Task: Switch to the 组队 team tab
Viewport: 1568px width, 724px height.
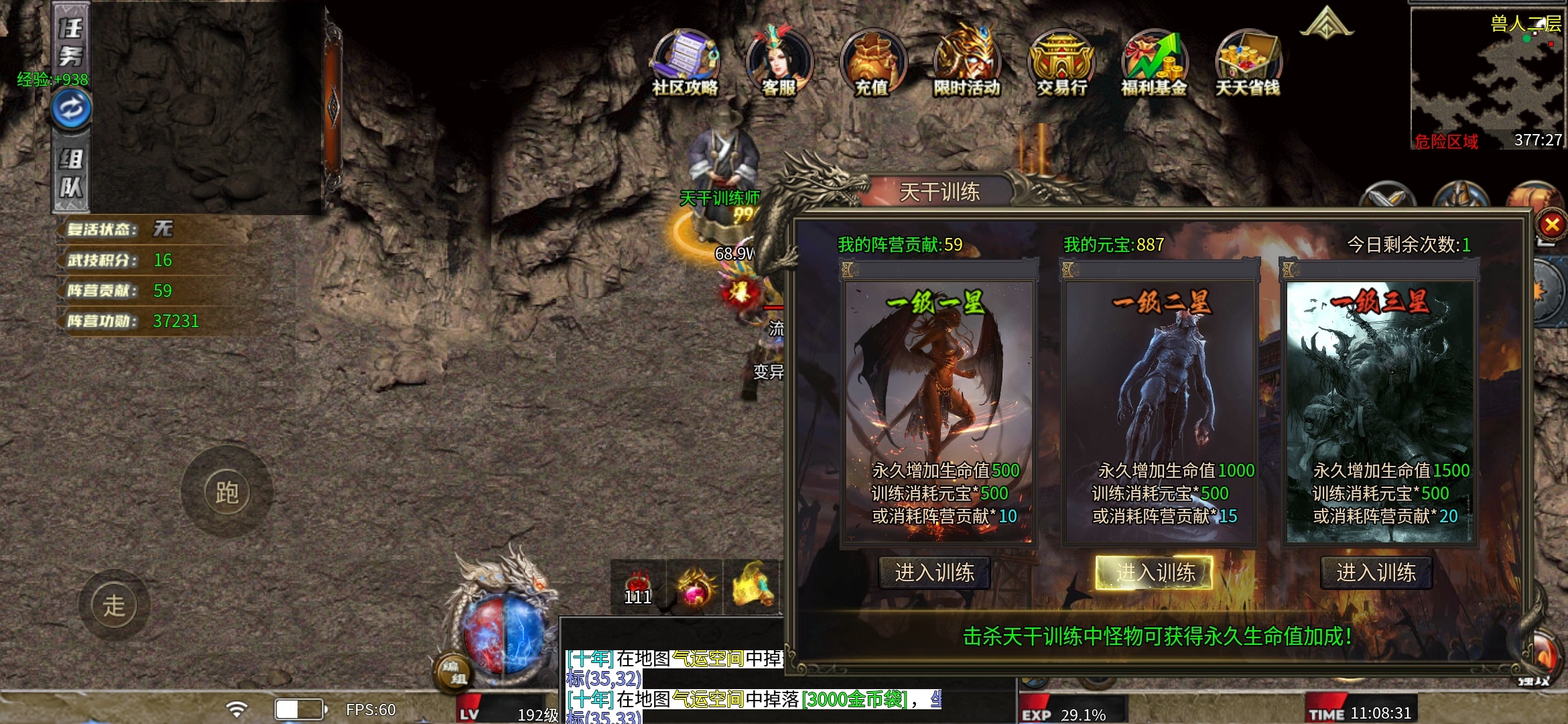Action: [71, 173]
